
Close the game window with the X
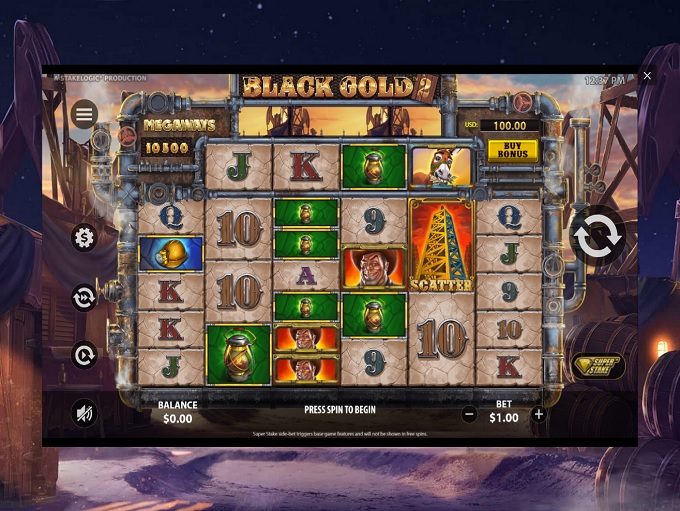648,76
